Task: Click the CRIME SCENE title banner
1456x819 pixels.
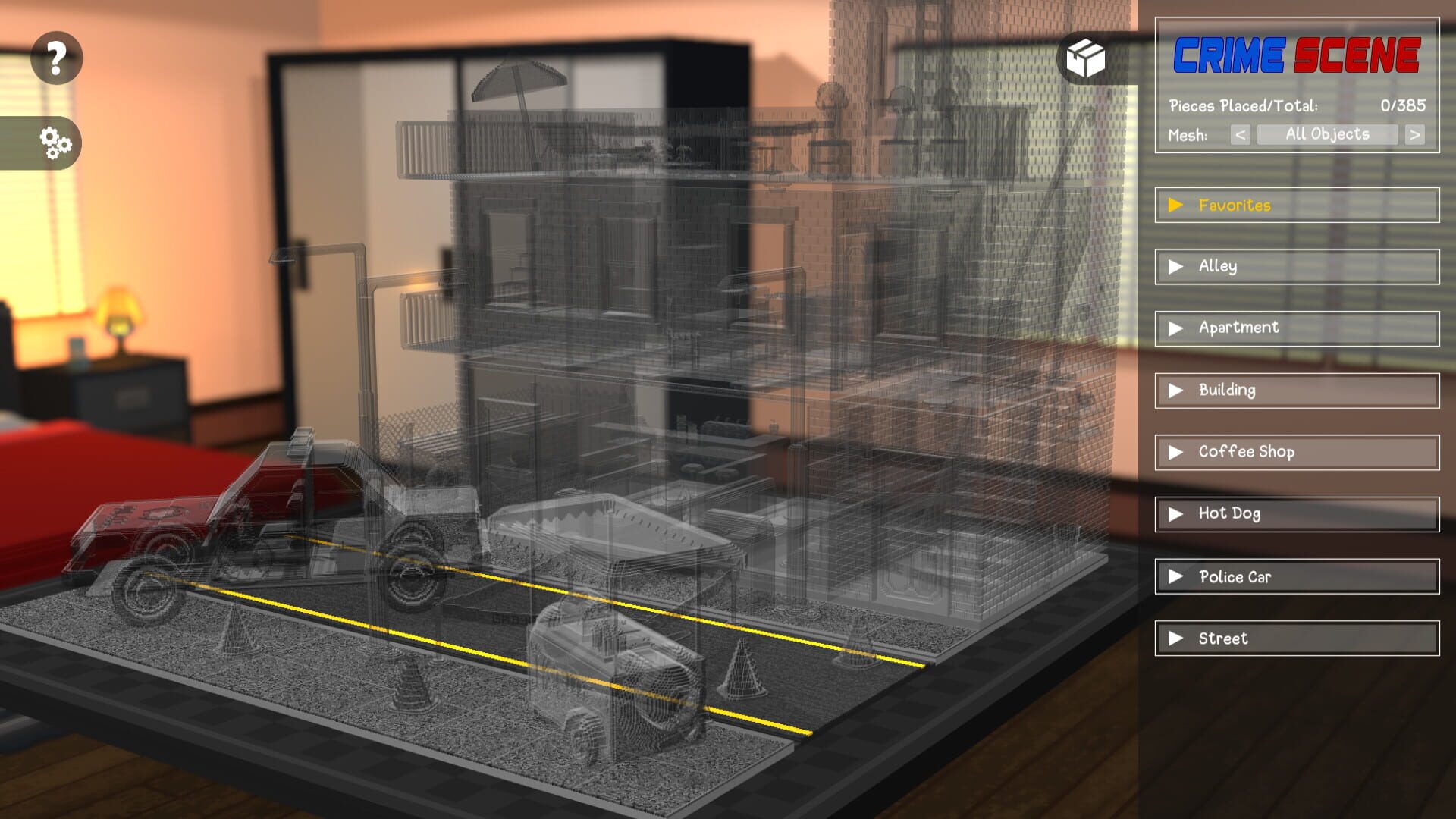Action: pos(1297,55)
